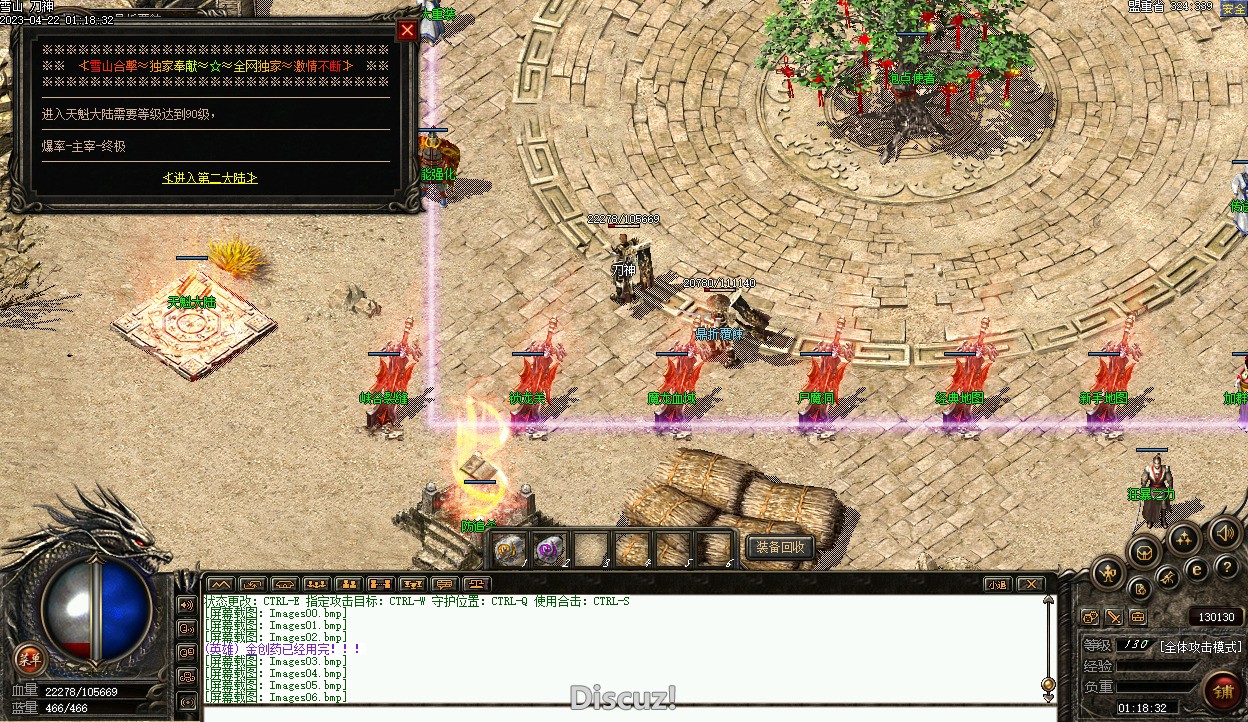
Task: Open the skills three-stars icon
Action: tap(1183, 540)
